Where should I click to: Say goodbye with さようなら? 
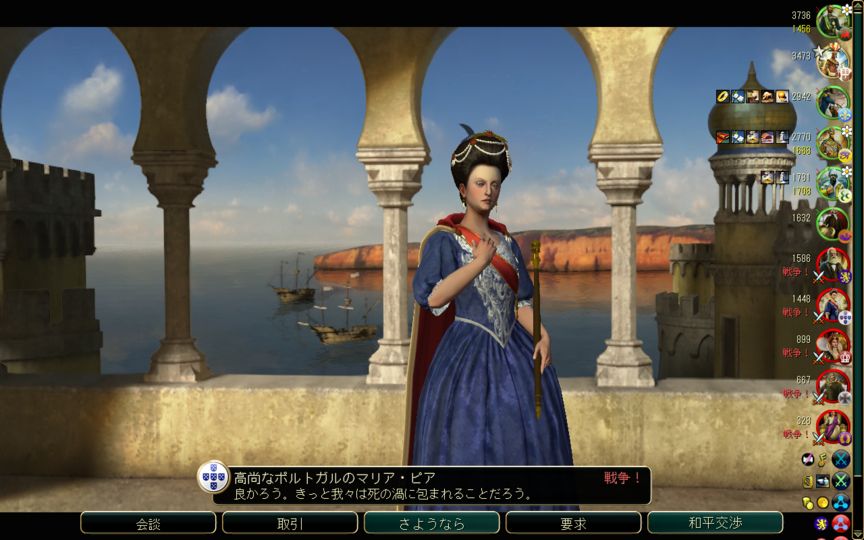click(x=432, y=523)
